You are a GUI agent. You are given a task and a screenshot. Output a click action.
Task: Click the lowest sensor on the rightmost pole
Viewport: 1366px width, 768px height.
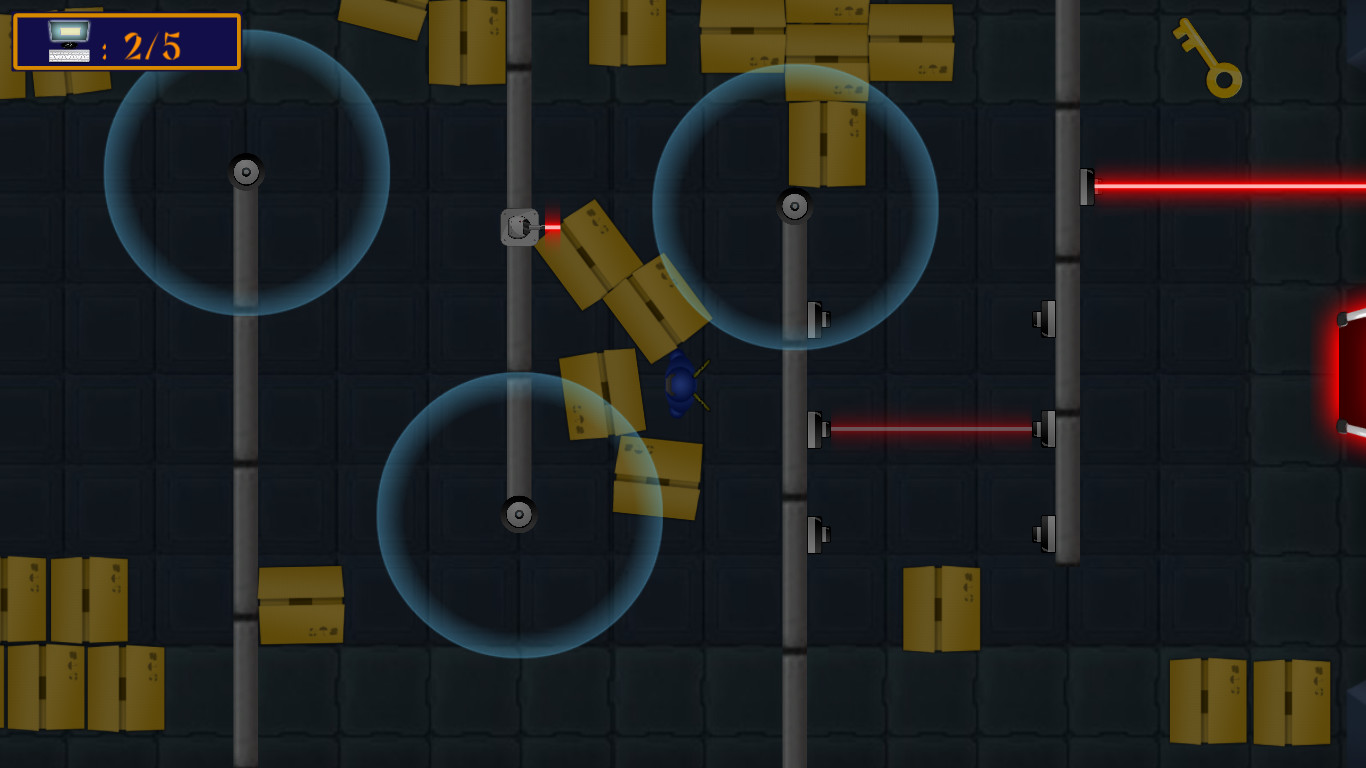[1048, 535]
